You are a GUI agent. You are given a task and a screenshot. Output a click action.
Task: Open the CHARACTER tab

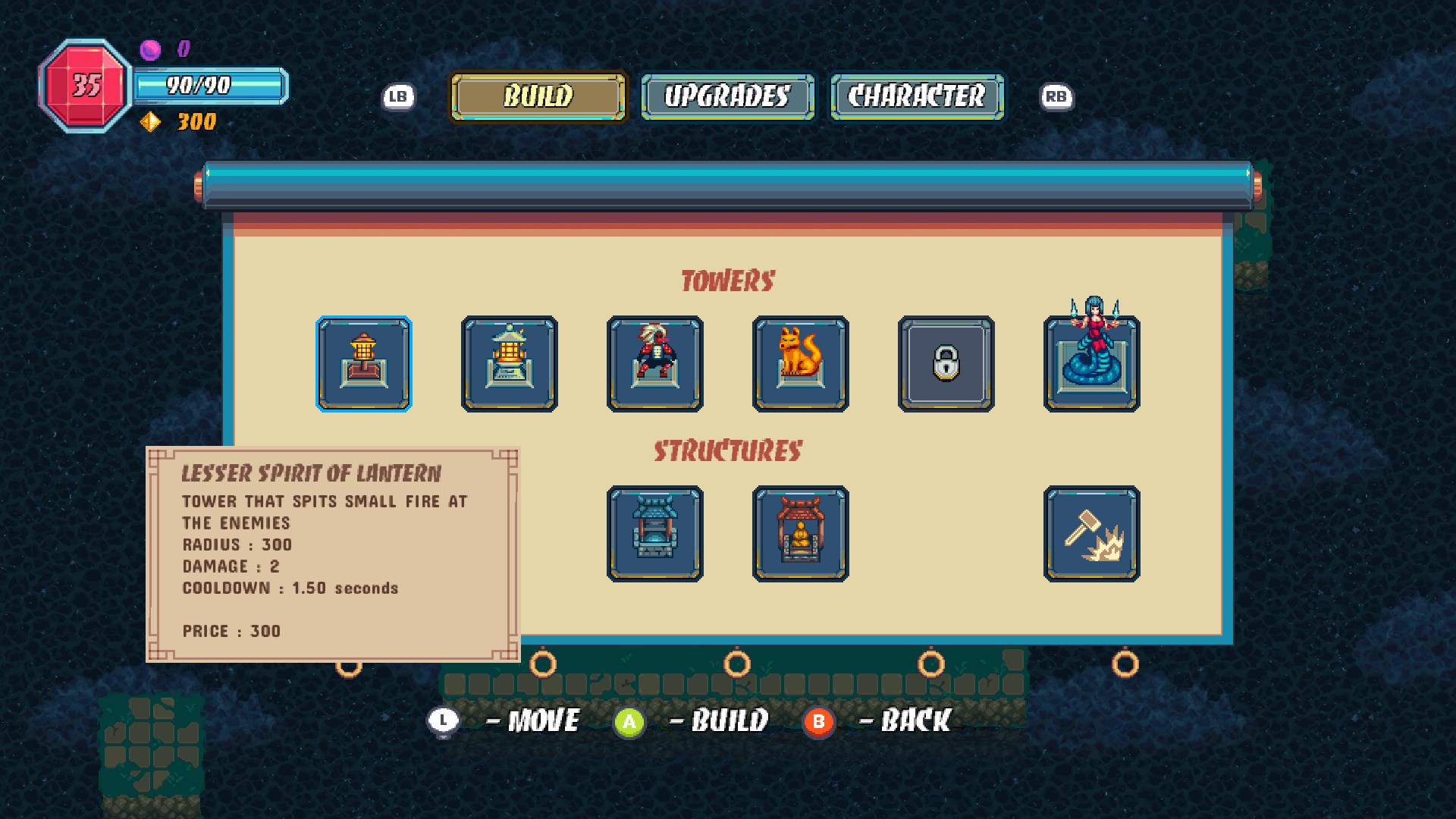point(916,96)
